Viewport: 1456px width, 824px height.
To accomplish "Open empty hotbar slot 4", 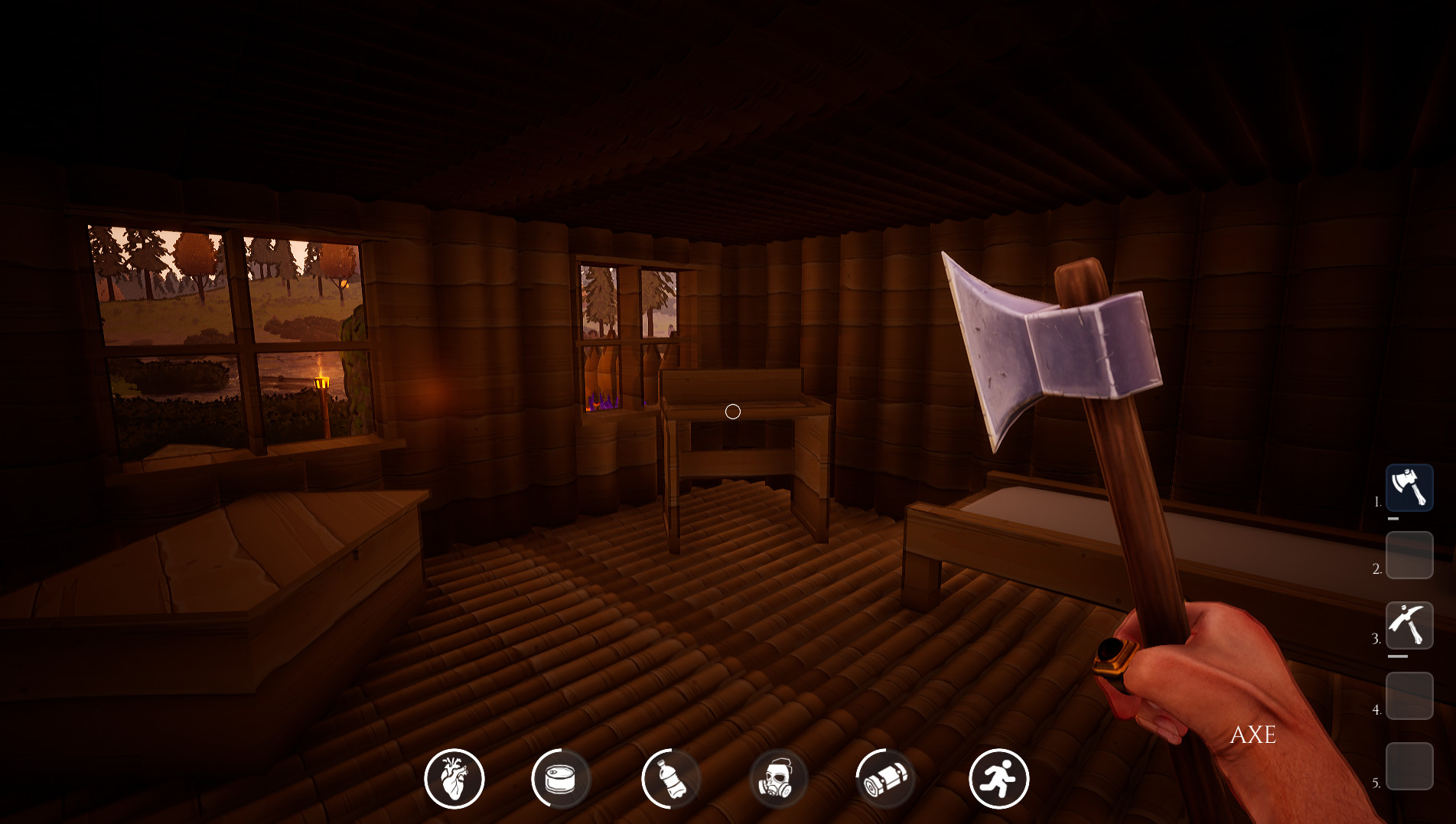I will tap(1409, 697).
